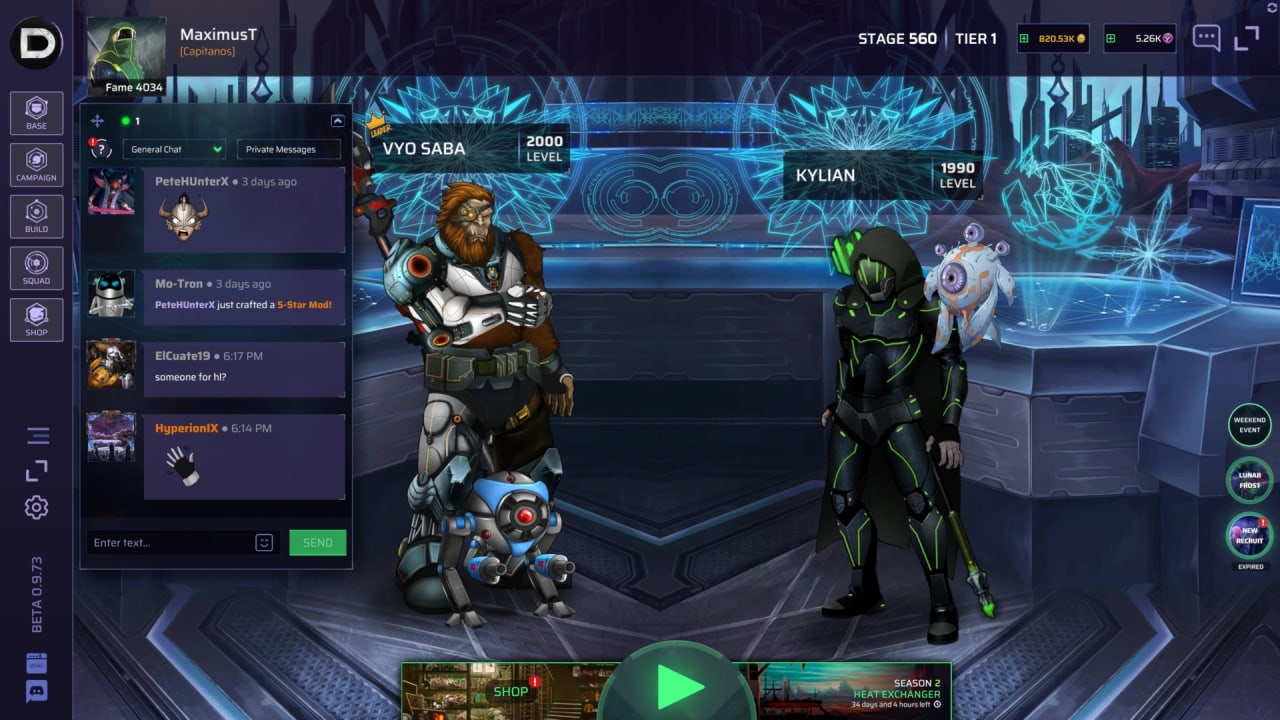Switch to Private Messages
1280x720 pixels.
(288, 150)
